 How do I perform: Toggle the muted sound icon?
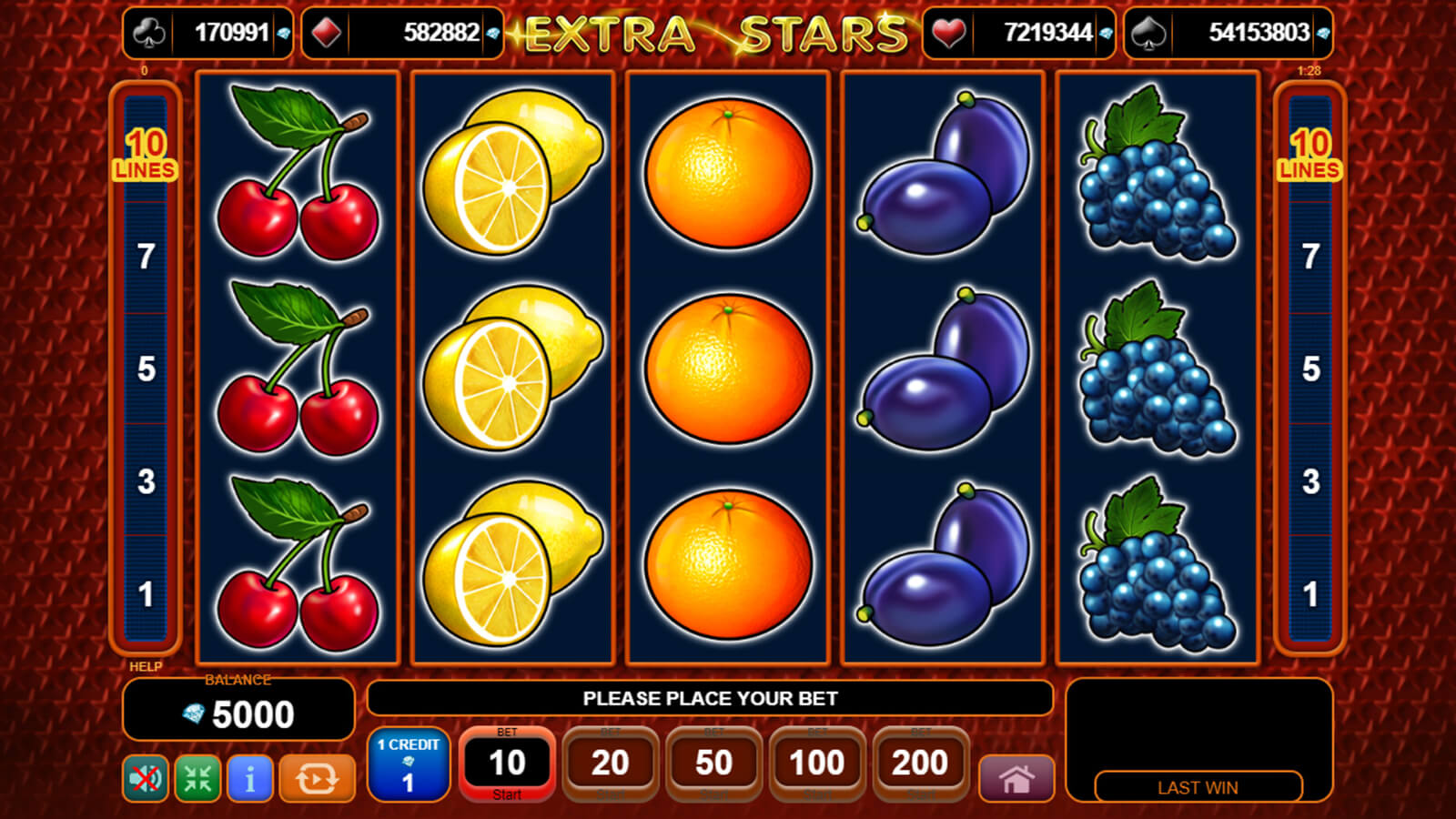pos(146,778)
